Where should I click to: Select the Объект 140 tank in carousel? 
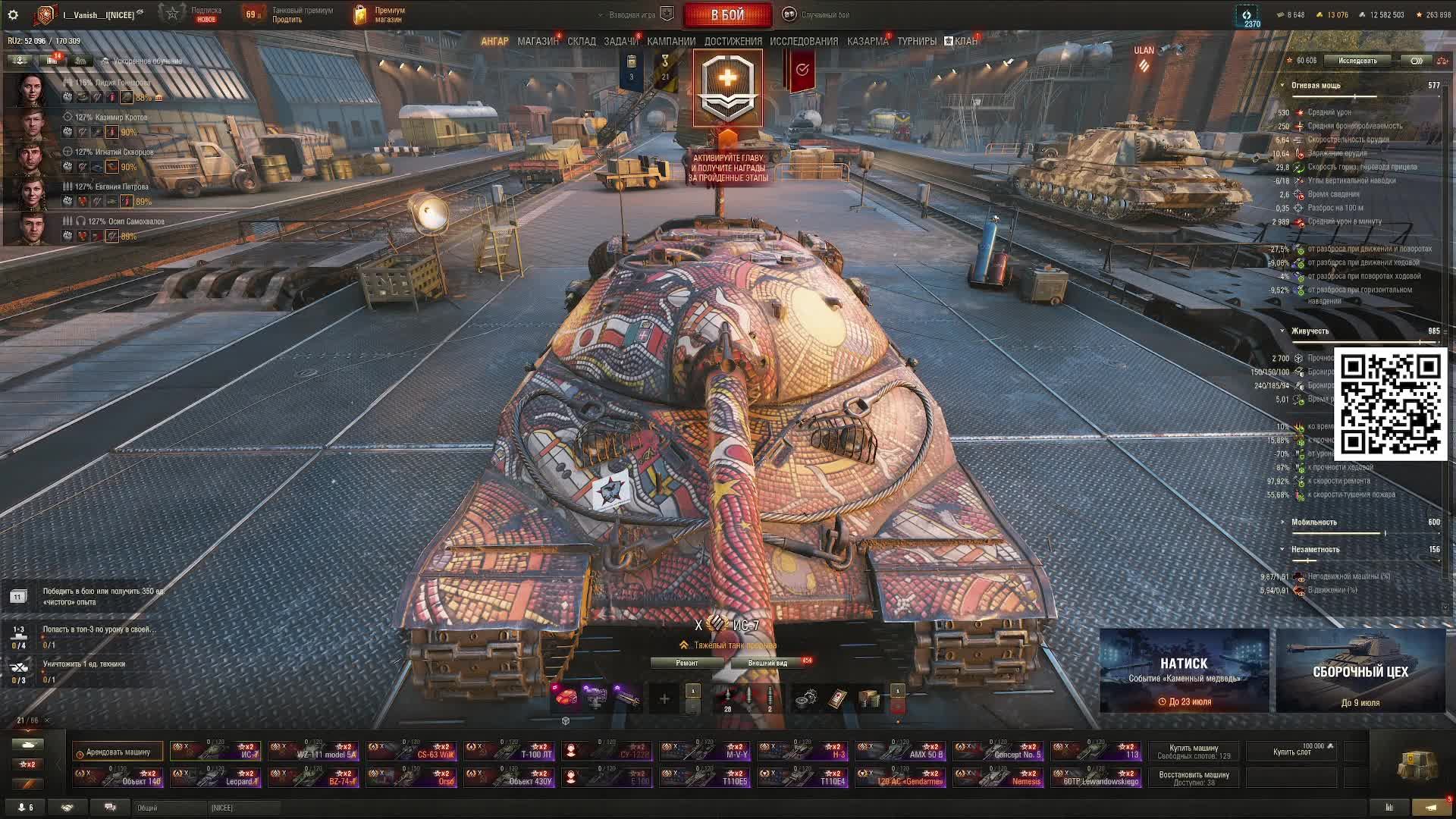pyautogui.click(x=118, y=777)
